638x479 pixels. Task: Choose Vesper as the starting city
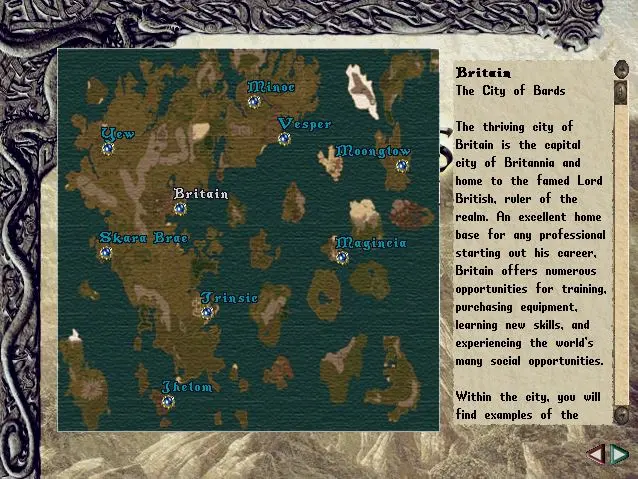click(x=284, y=138)
